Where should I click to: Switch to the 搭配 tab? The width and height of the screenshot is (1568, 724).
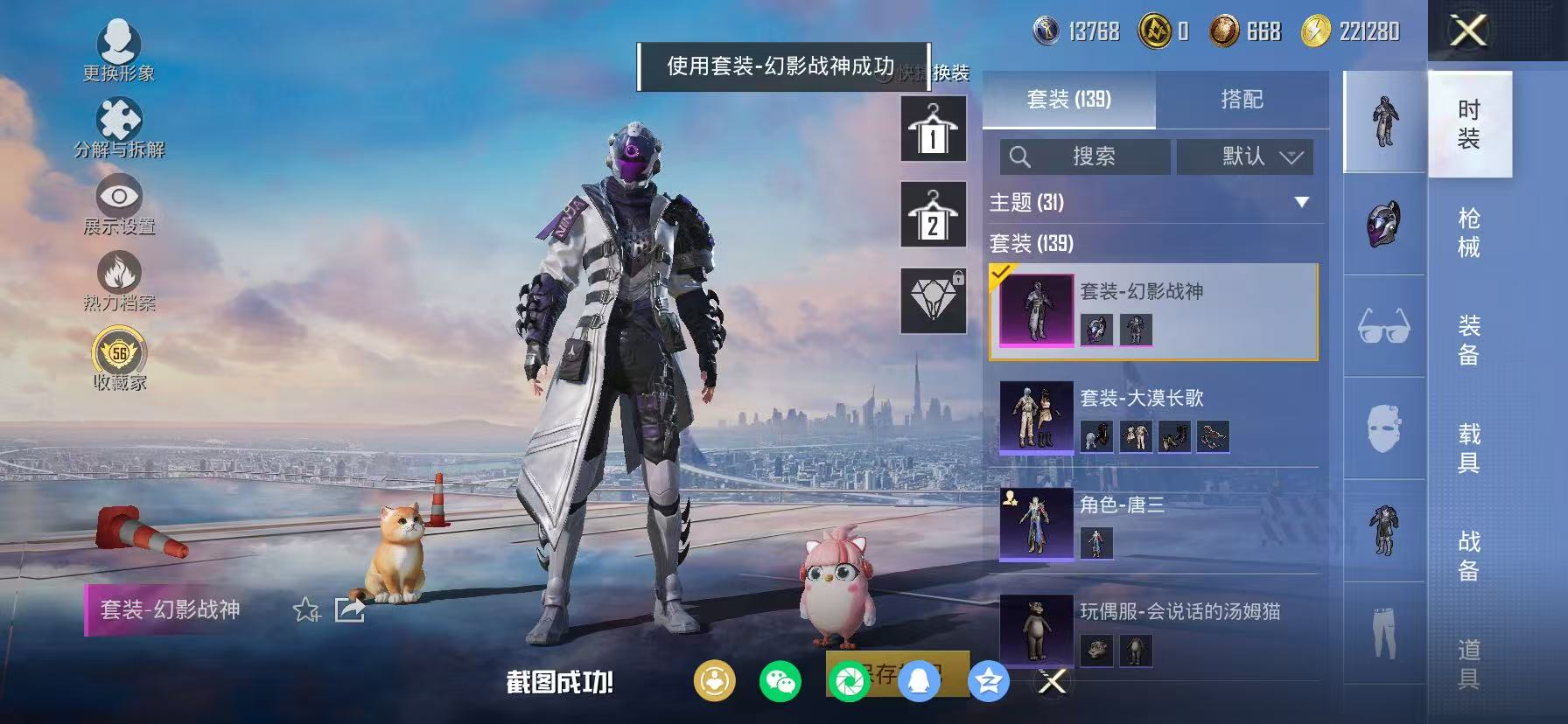point(1243,99)
